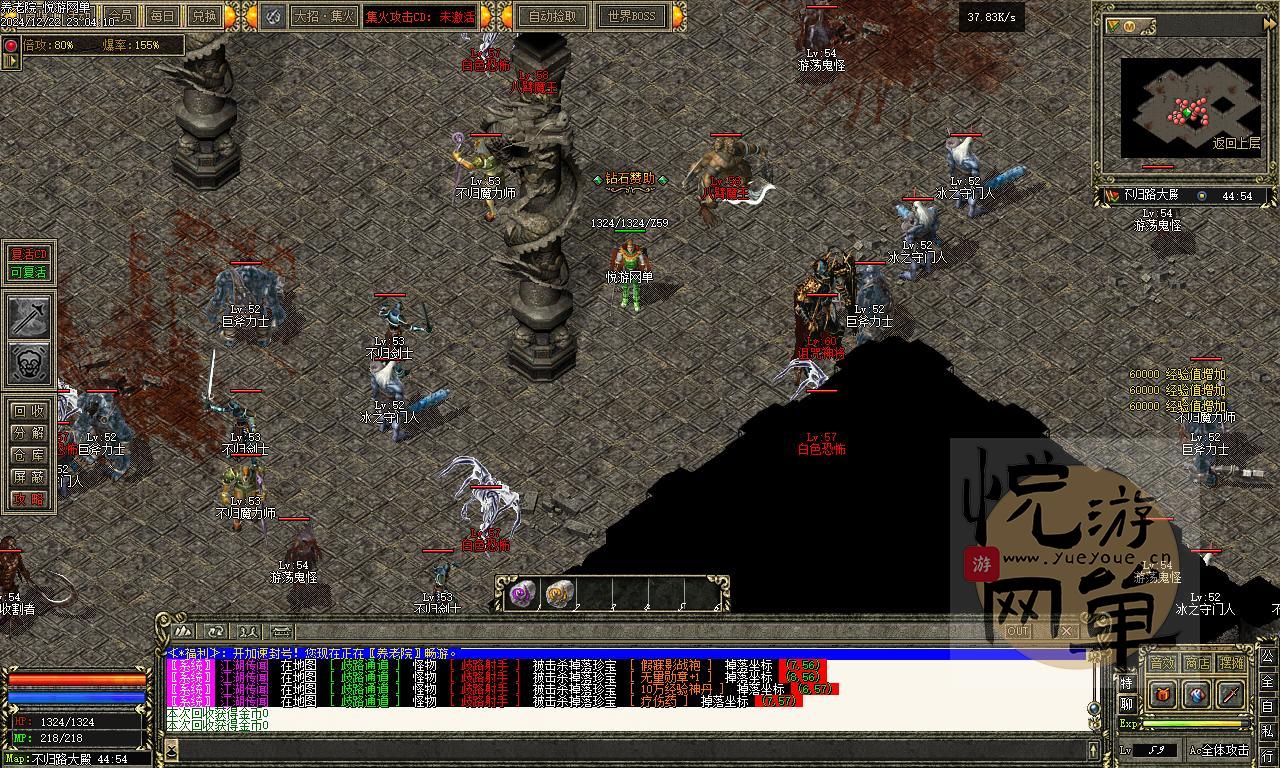Screen dimensions: 1280x768
Task: Open the 仓库 warehouse storage
Action: [x=28, y=455]
